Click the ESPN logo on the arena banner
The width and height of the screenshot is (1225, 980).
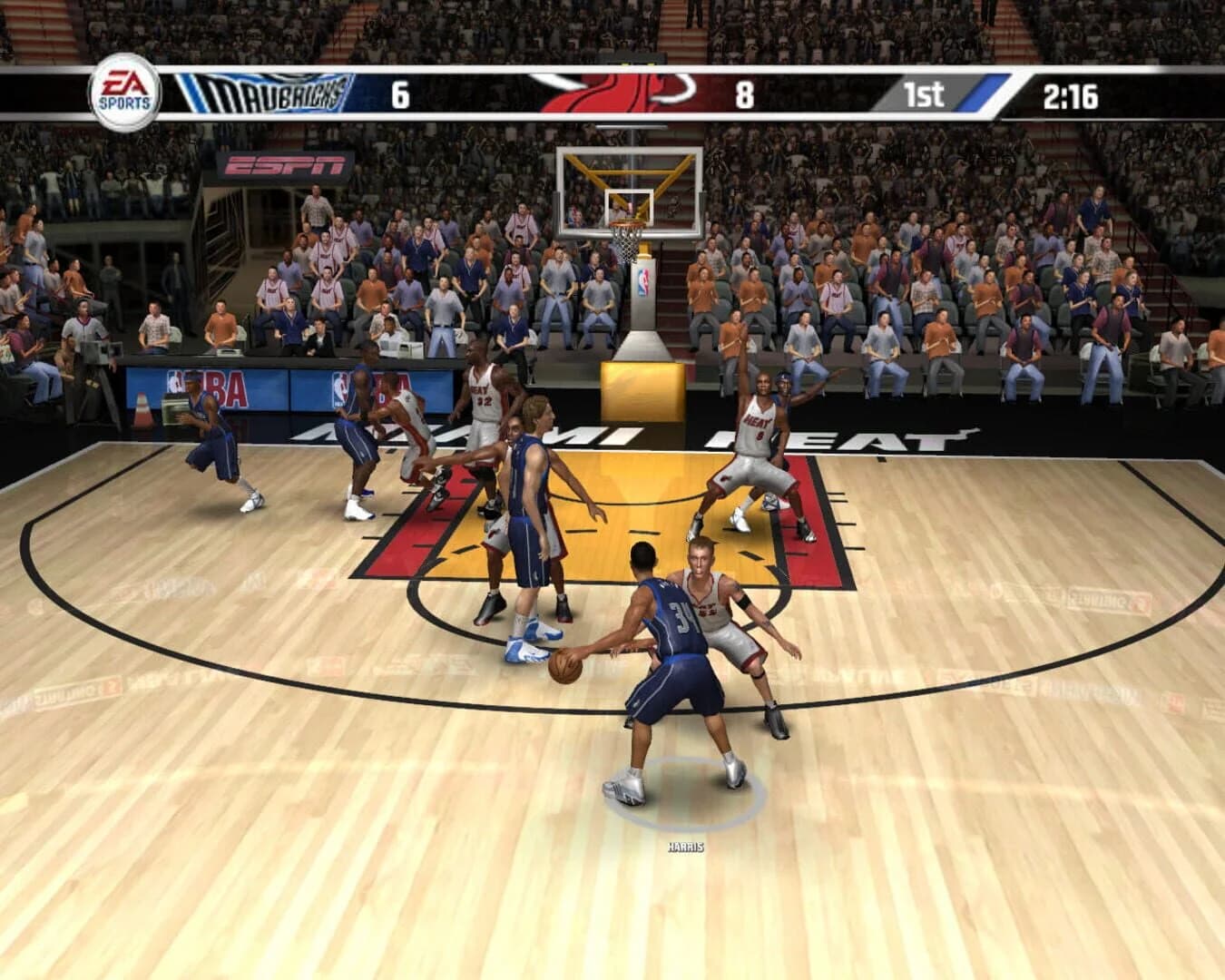coord(284,165)
